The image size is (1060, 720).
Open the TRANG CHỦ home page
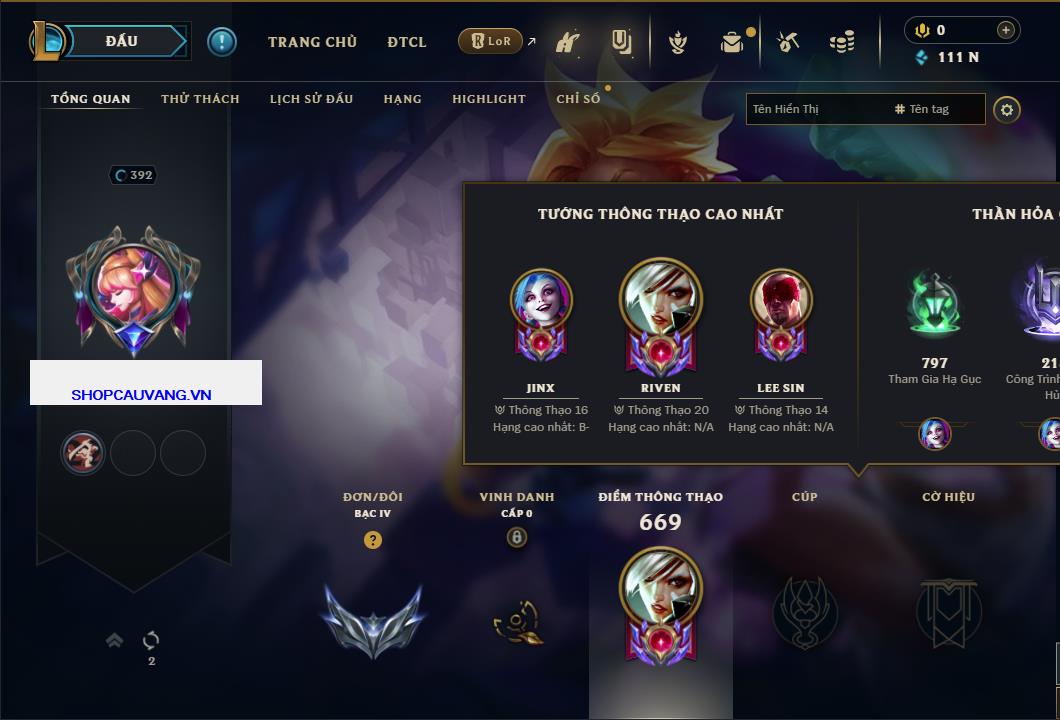(312, 42)
